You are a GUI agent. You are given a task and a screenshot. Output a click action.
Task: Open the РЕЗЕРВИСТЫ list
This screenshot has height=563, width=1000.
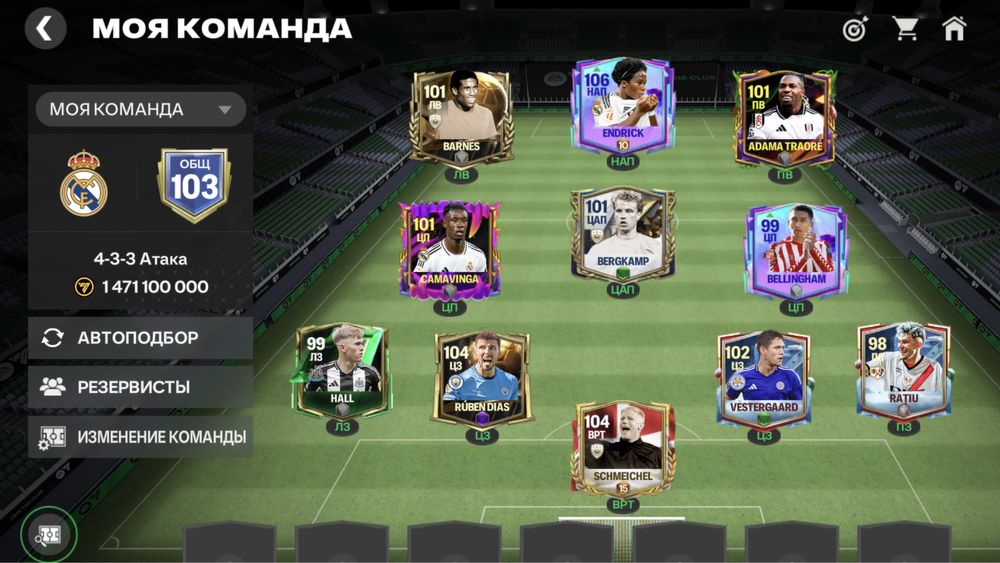click(x=140, y=387)
